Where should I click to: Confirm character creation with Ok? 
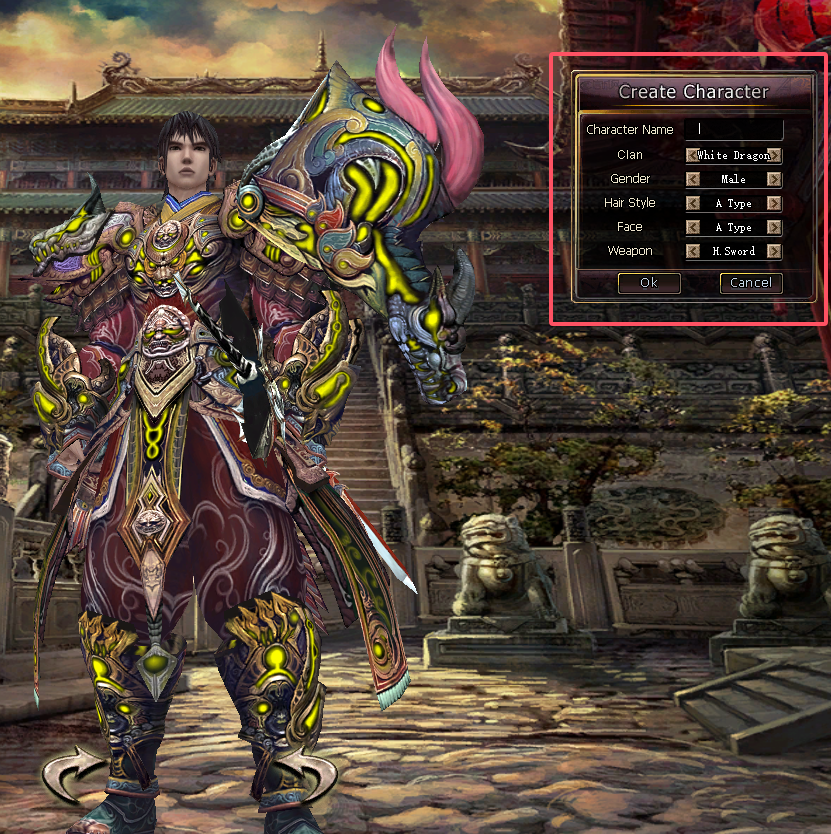[649, 283]
